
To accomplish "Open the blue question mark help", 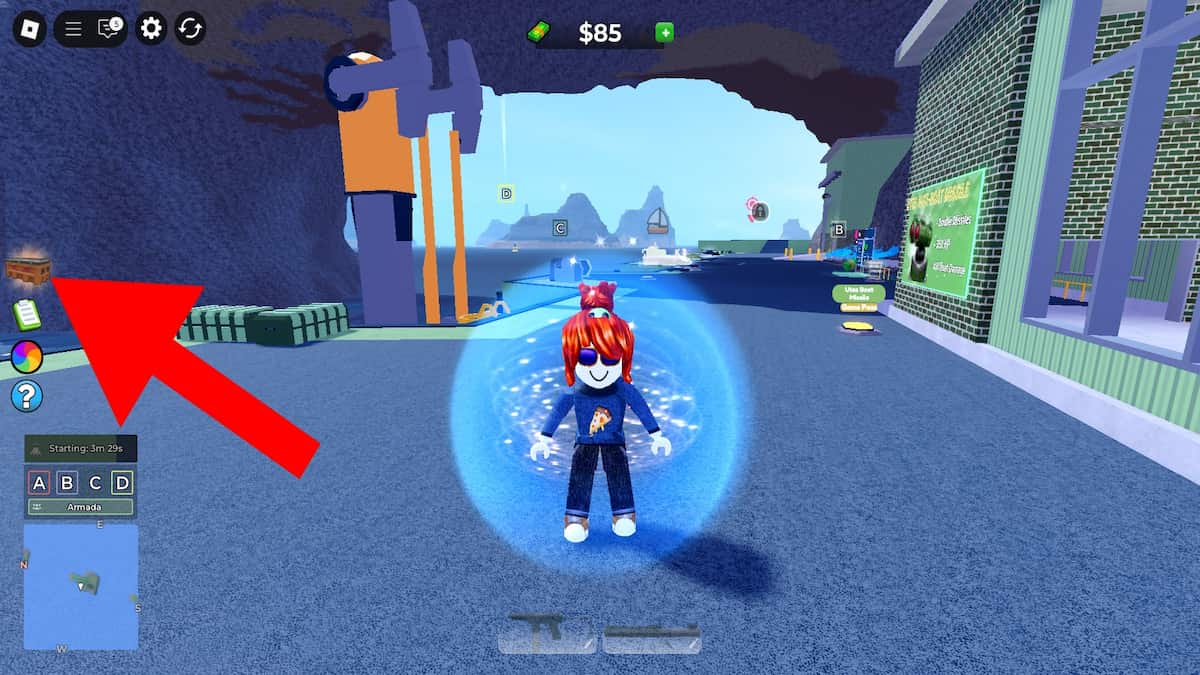I will coord(27,397).
